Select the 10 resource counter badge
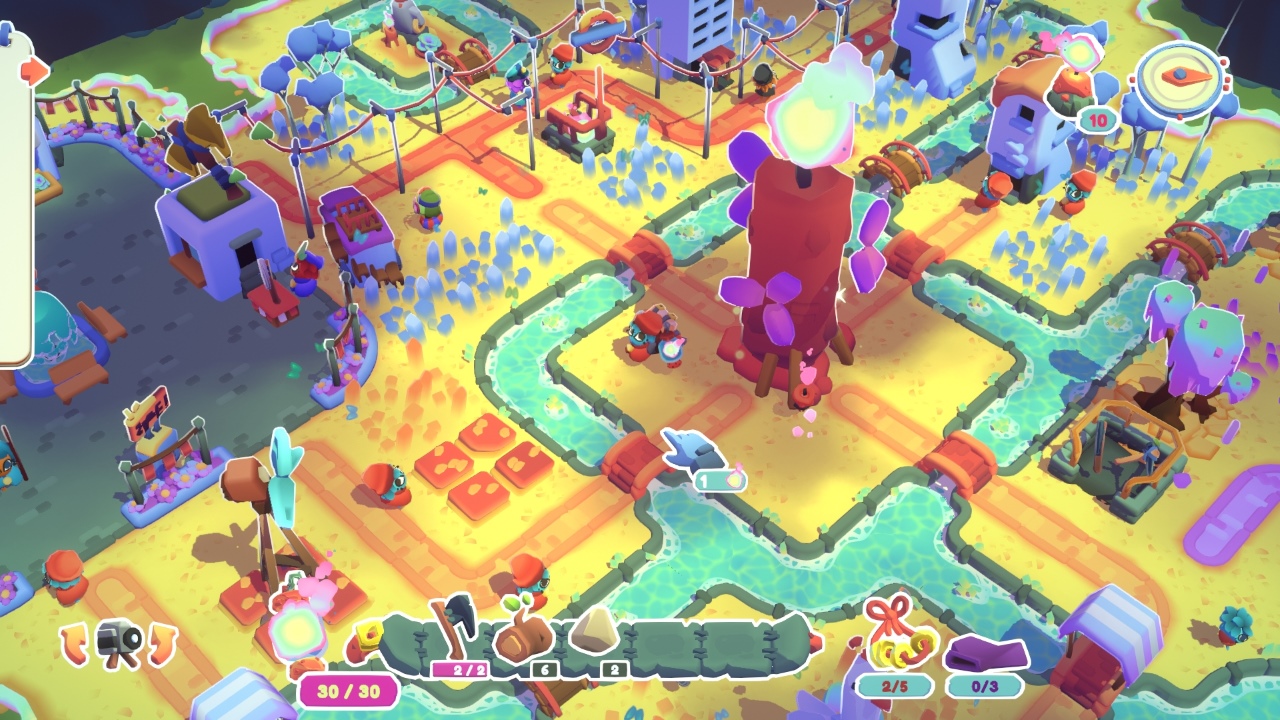Screen dimensions: 1280x720 pyautogui.click(x=1096, y=122)
